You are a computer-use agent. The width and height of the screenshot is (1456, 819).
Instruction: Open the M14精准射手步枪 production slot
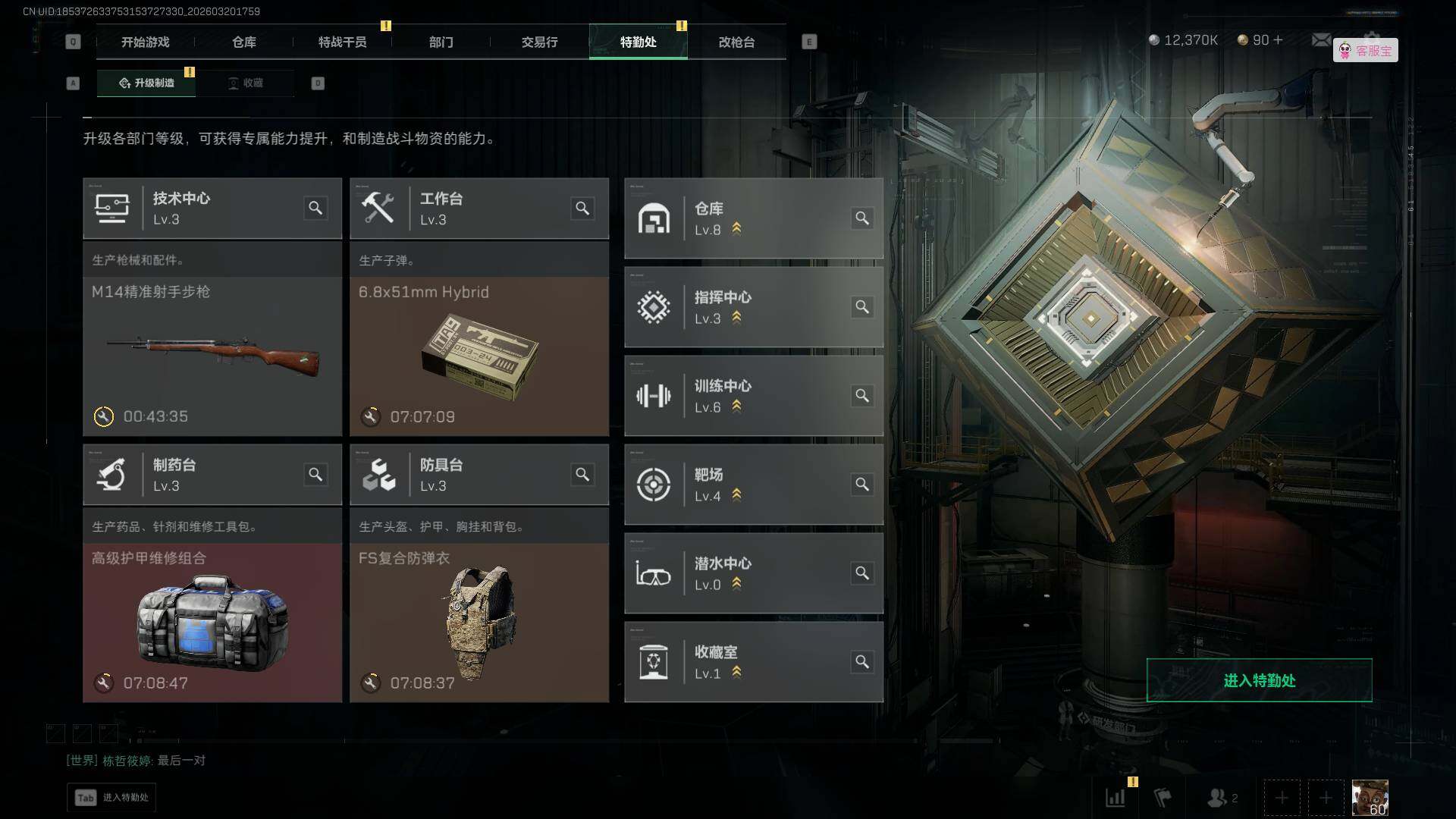pos(212,356)
